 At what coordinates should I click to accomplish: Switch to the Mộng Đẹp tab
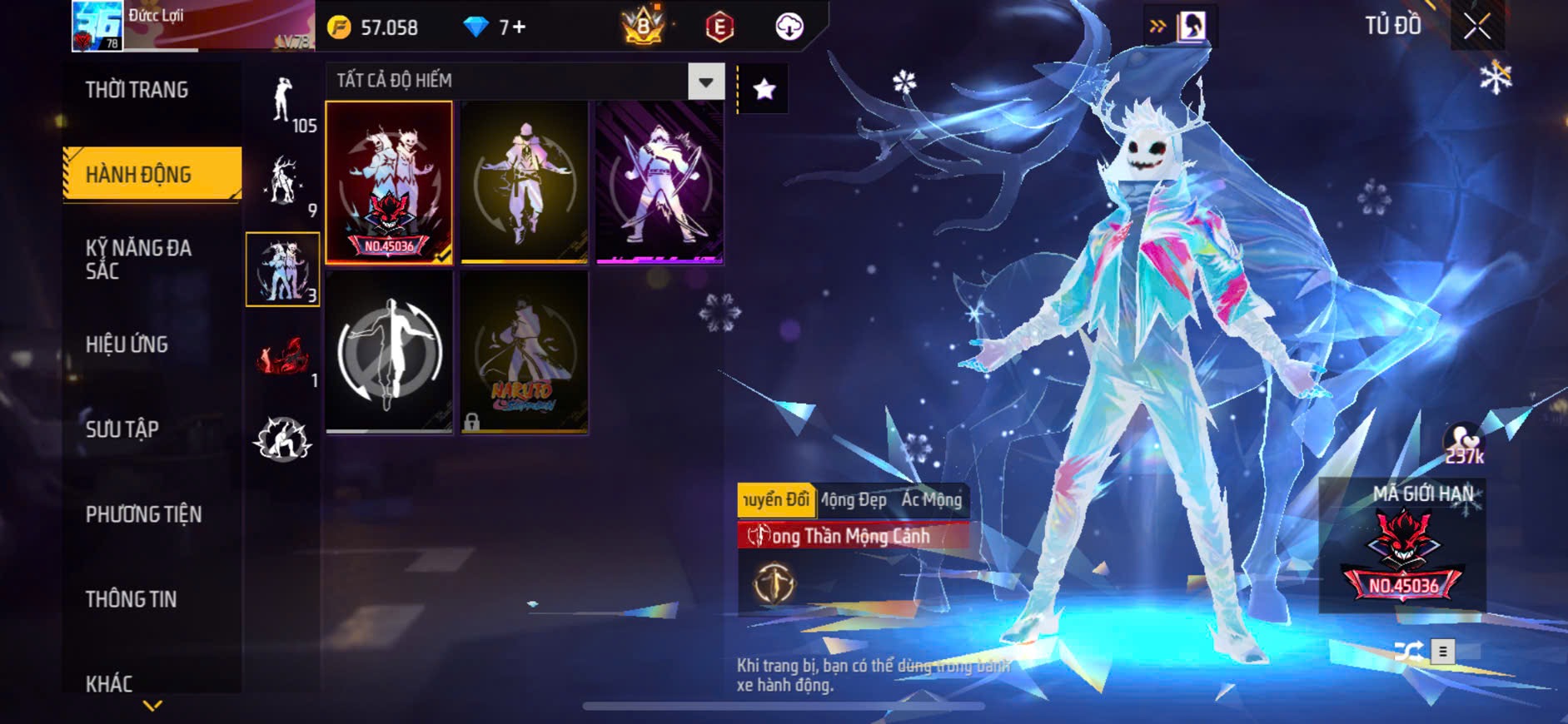click(x=855, y=500)
